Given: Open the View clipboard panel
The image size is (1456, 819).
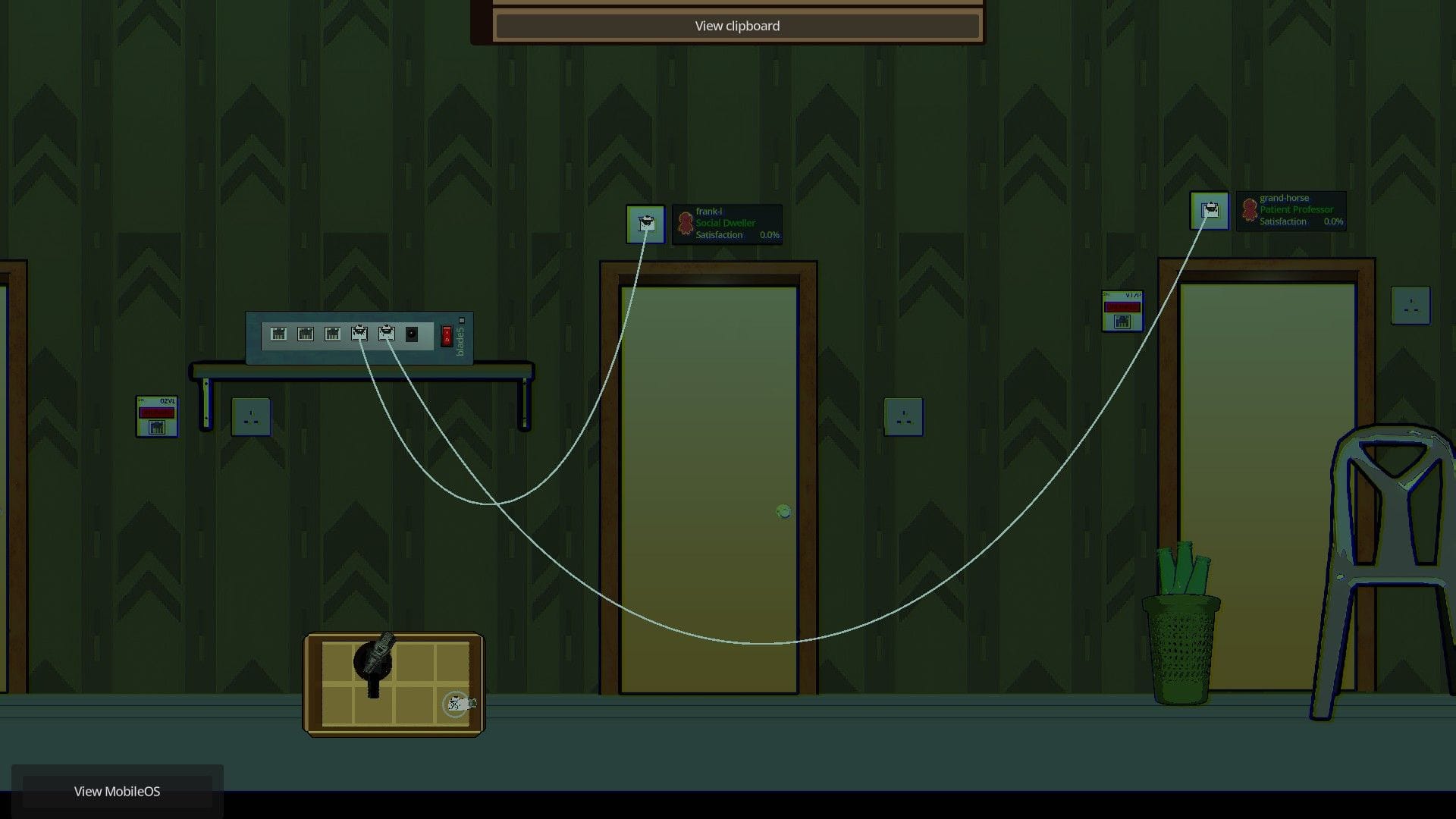Looking at the screenshot, I should click(x=736, y=26).
